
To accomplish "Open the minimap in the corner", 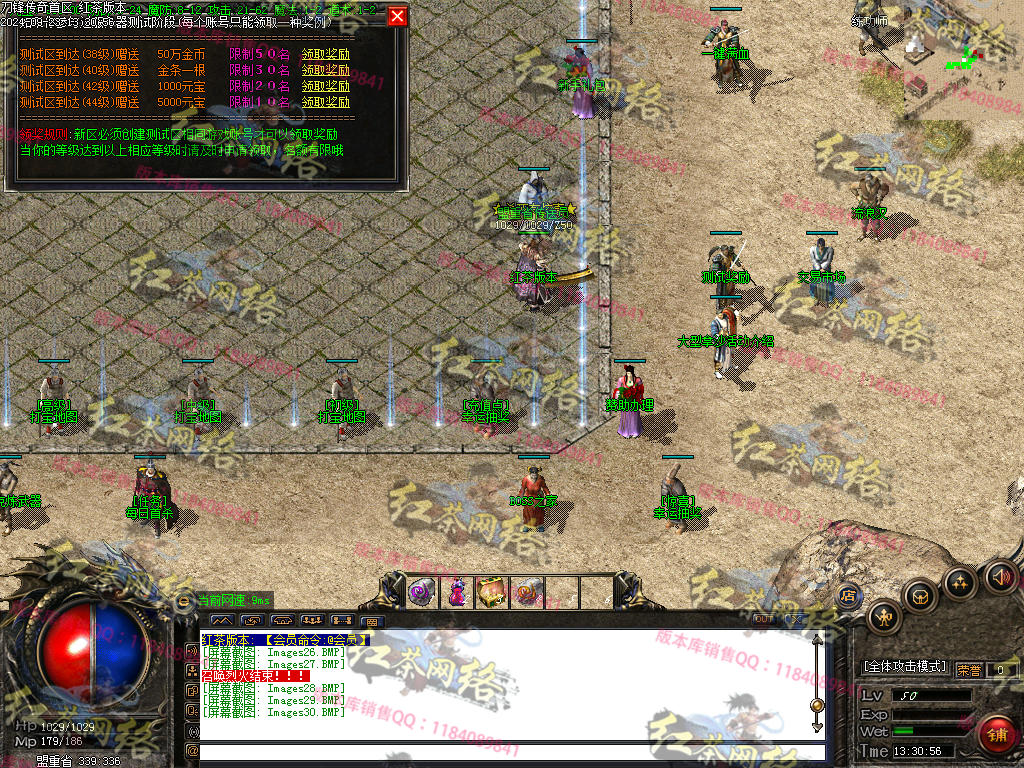I will point(962,58).
